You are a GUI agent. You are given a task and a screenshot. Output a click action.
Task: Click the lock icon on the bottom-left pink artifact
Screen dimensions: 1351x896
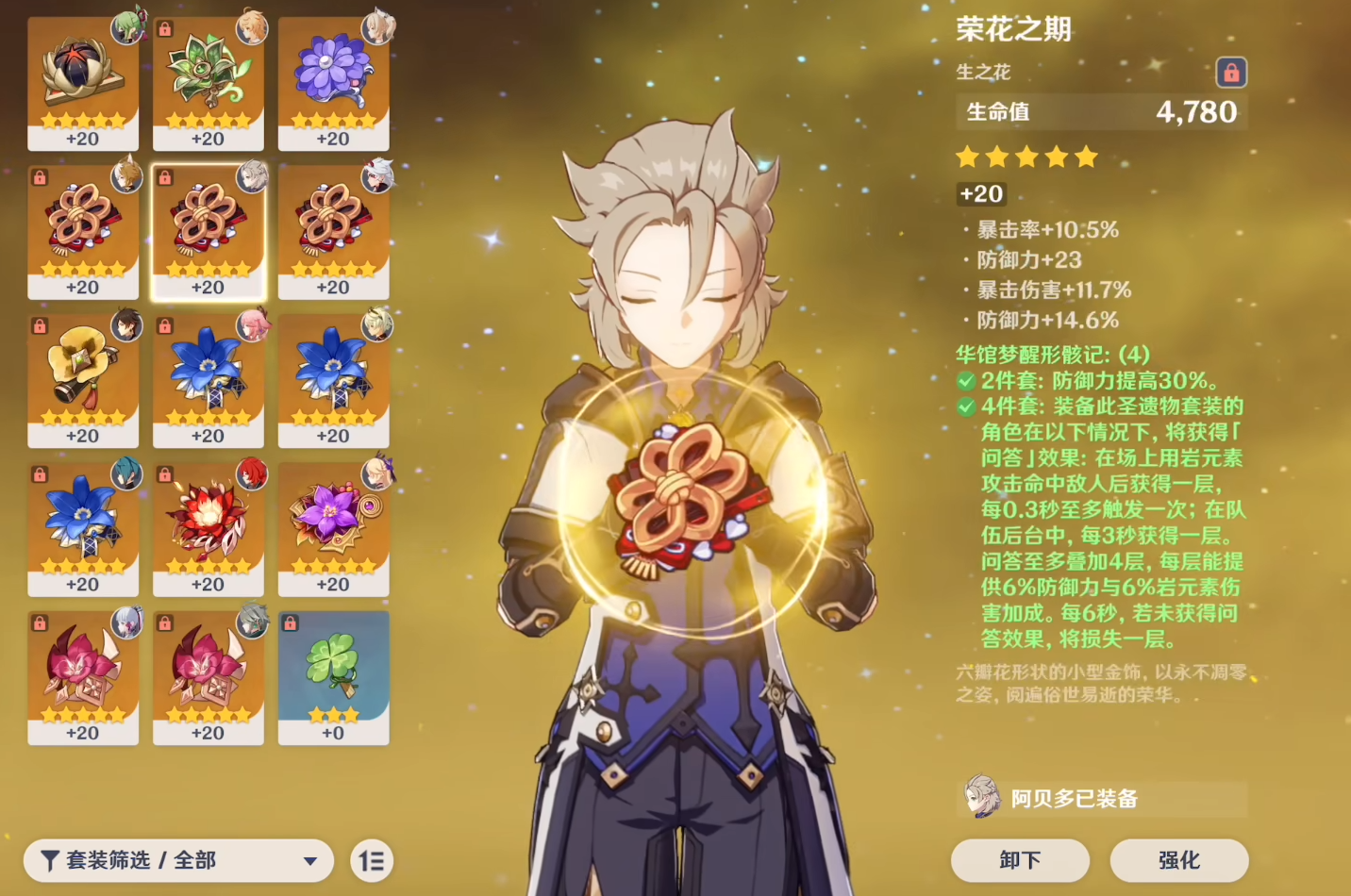40,622
